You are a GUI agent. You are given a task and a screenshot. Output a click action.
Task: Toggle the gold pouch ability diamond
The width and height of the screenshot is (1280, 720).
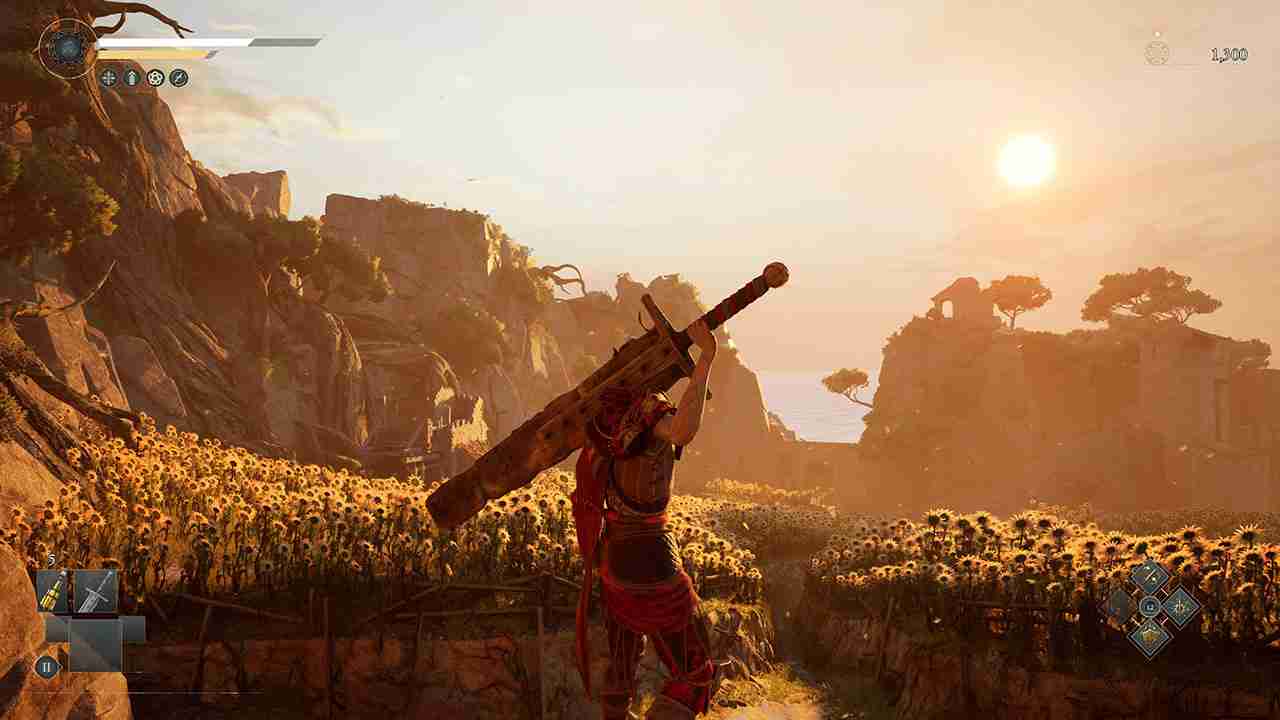click(x=1150, y=637)
